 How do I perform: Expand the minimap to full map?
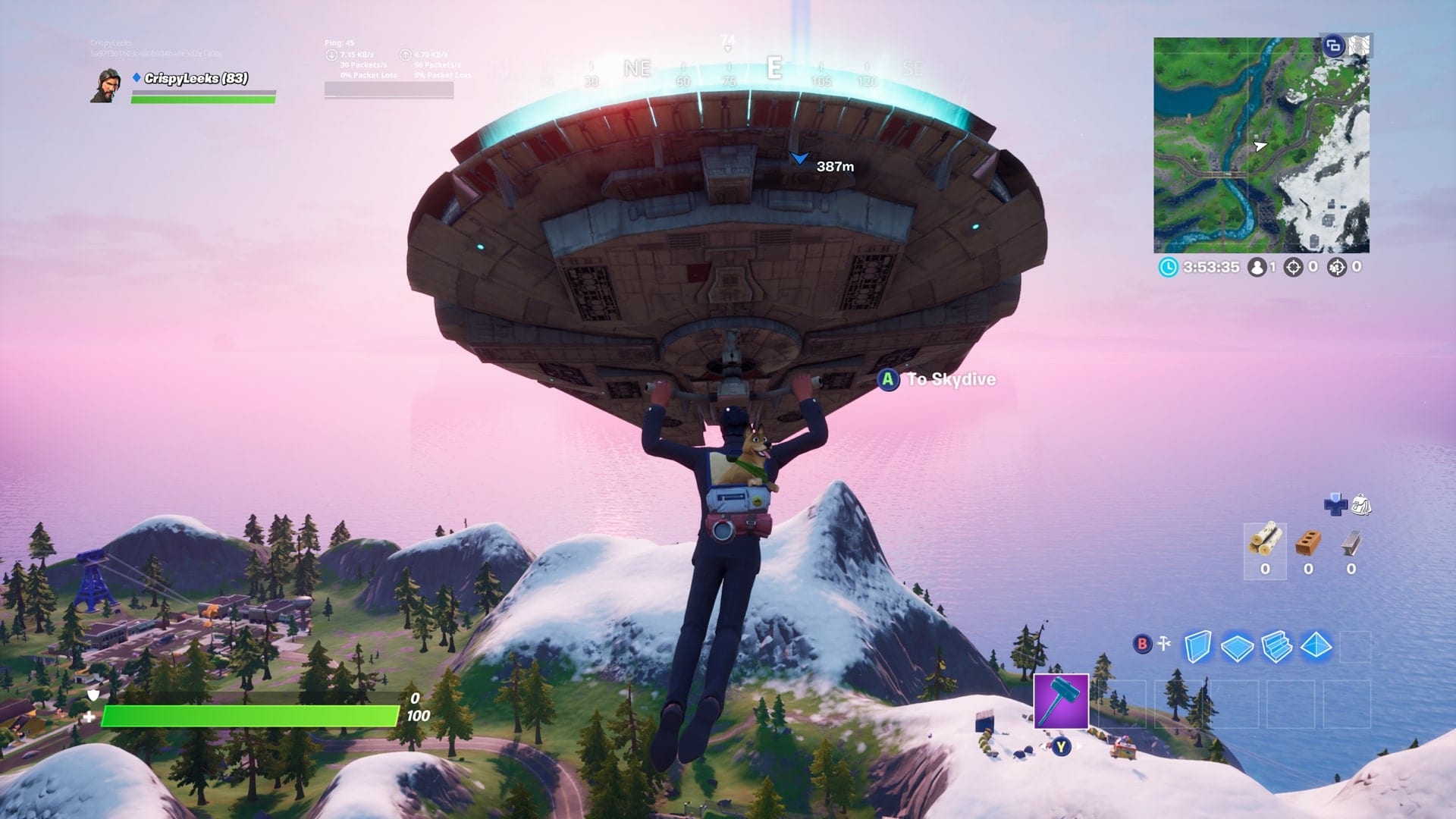(1333, 46)
